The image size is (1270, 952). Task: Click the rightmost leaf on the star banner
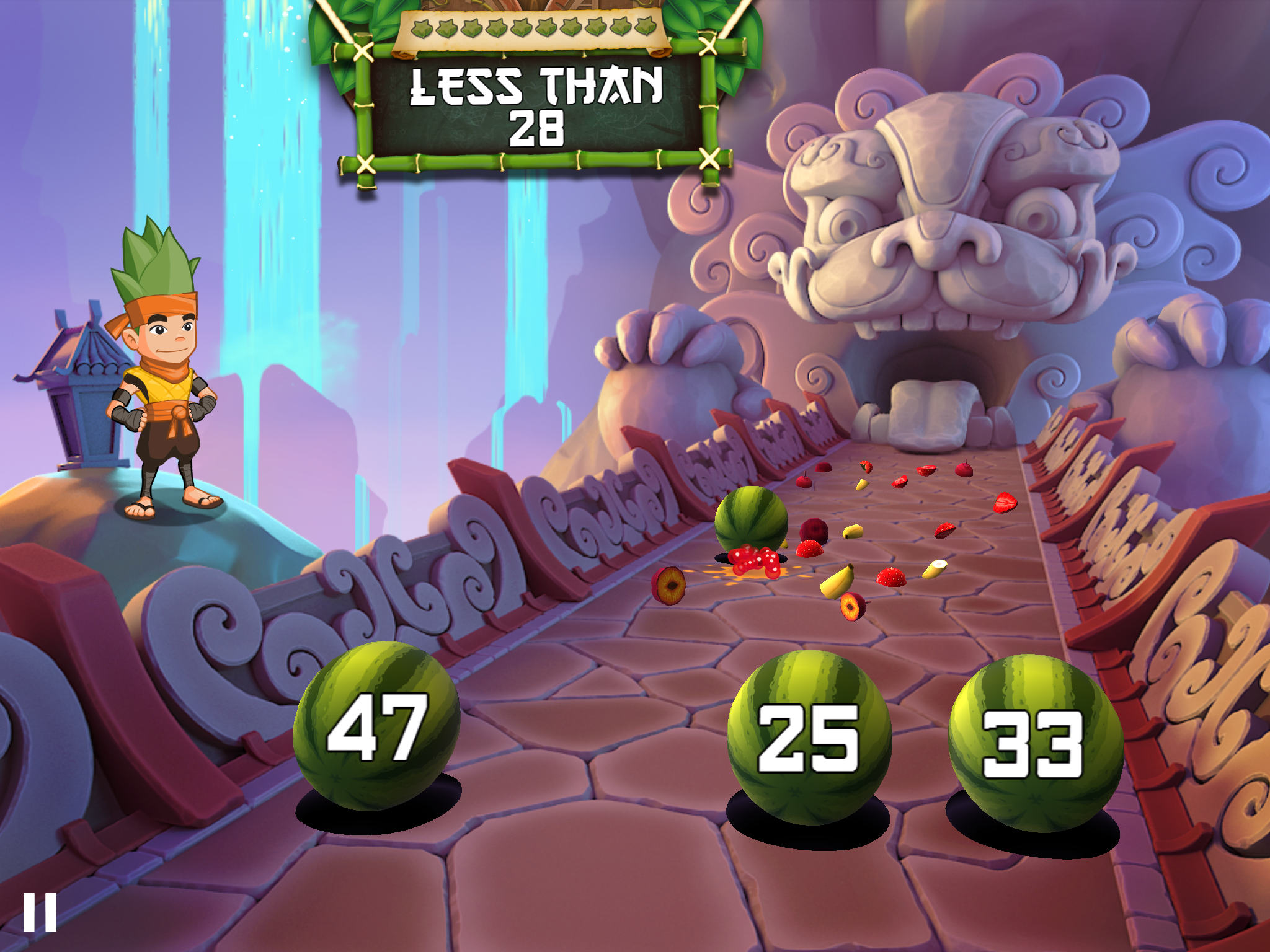click(x=644, y=28)
